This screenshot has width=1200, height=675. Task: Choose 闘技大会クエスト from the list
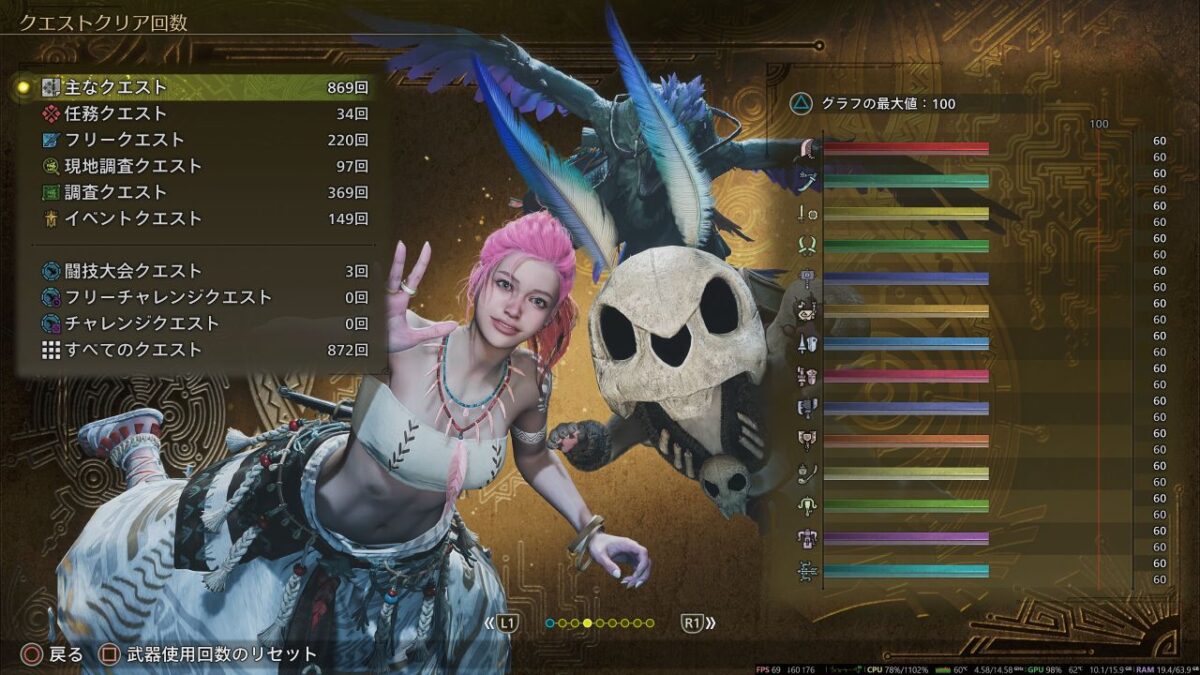[x=200, y=271]
